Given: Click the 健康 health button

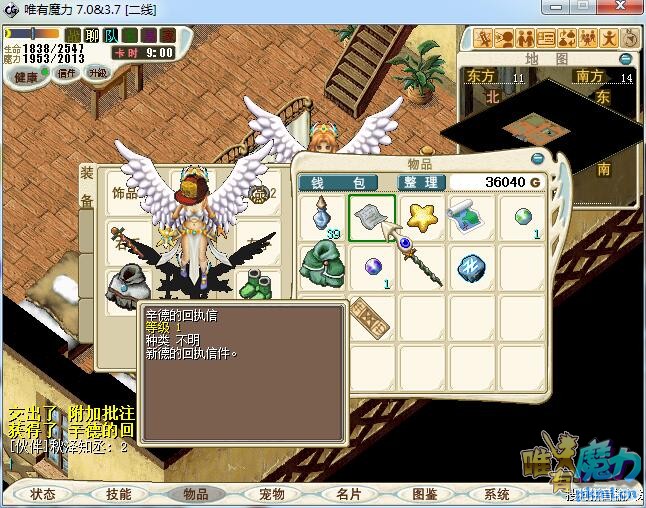Looking at the screenshot, I should tap(27, 77).
